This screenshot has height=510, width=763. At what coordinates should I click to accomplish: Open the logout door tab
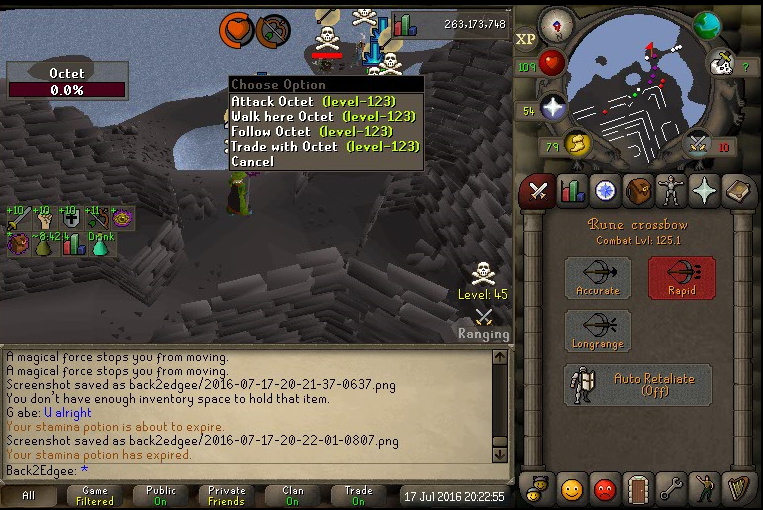(x=637, y=490)
